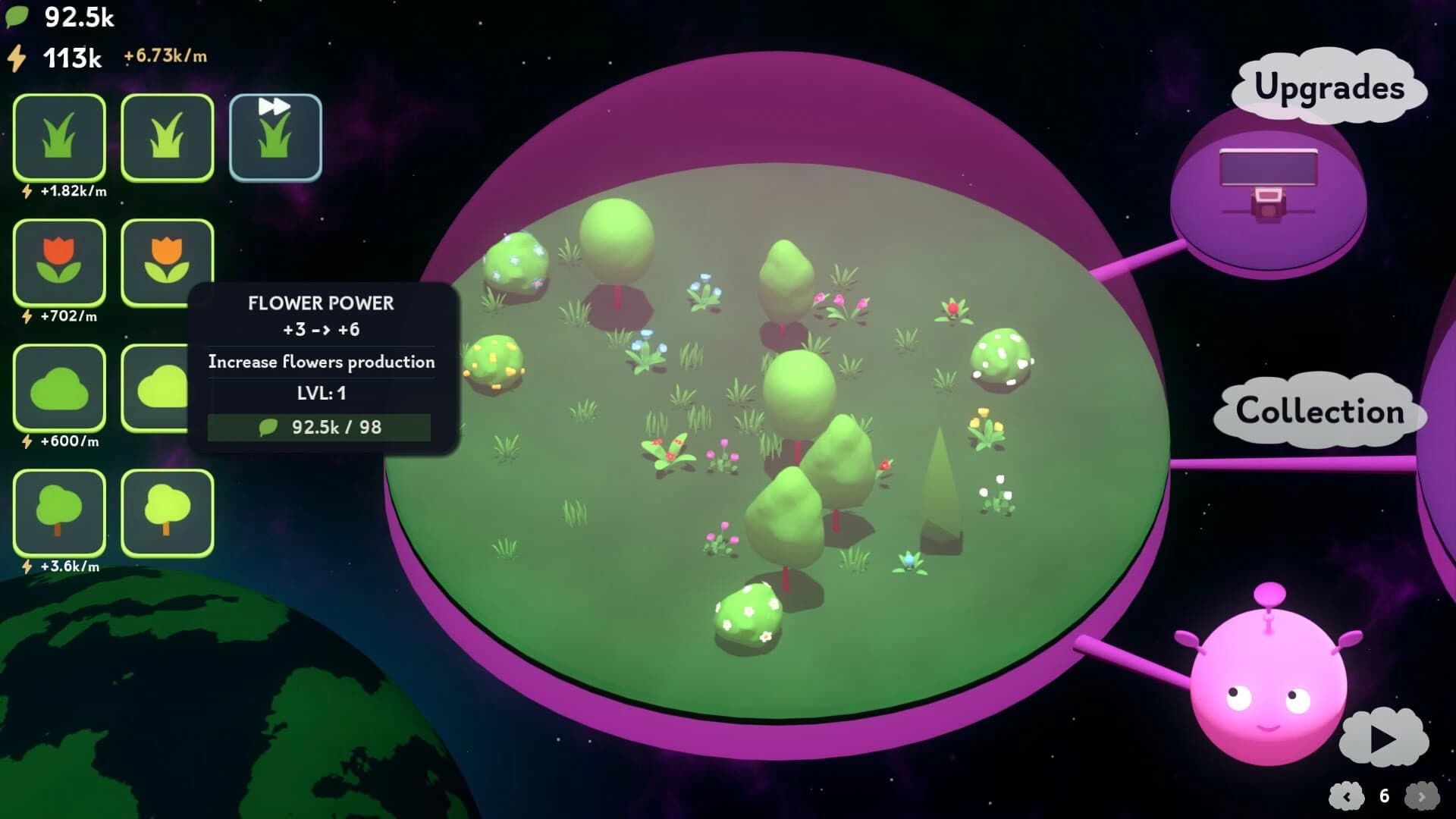Click the second grass icon in the sidebar
This screenshot has height=819, width=1456.
168,138
